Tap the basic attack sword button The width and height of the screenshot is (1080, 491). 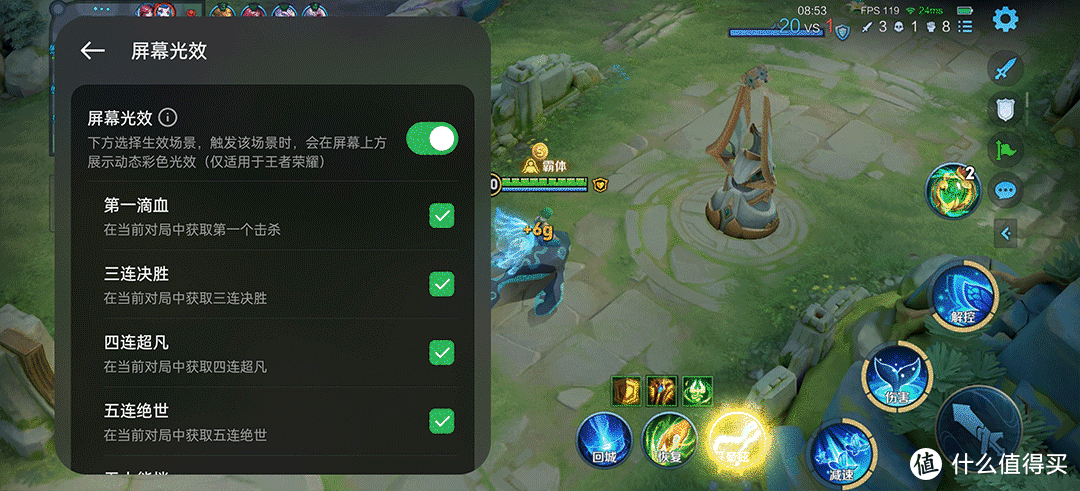point(975,425)
